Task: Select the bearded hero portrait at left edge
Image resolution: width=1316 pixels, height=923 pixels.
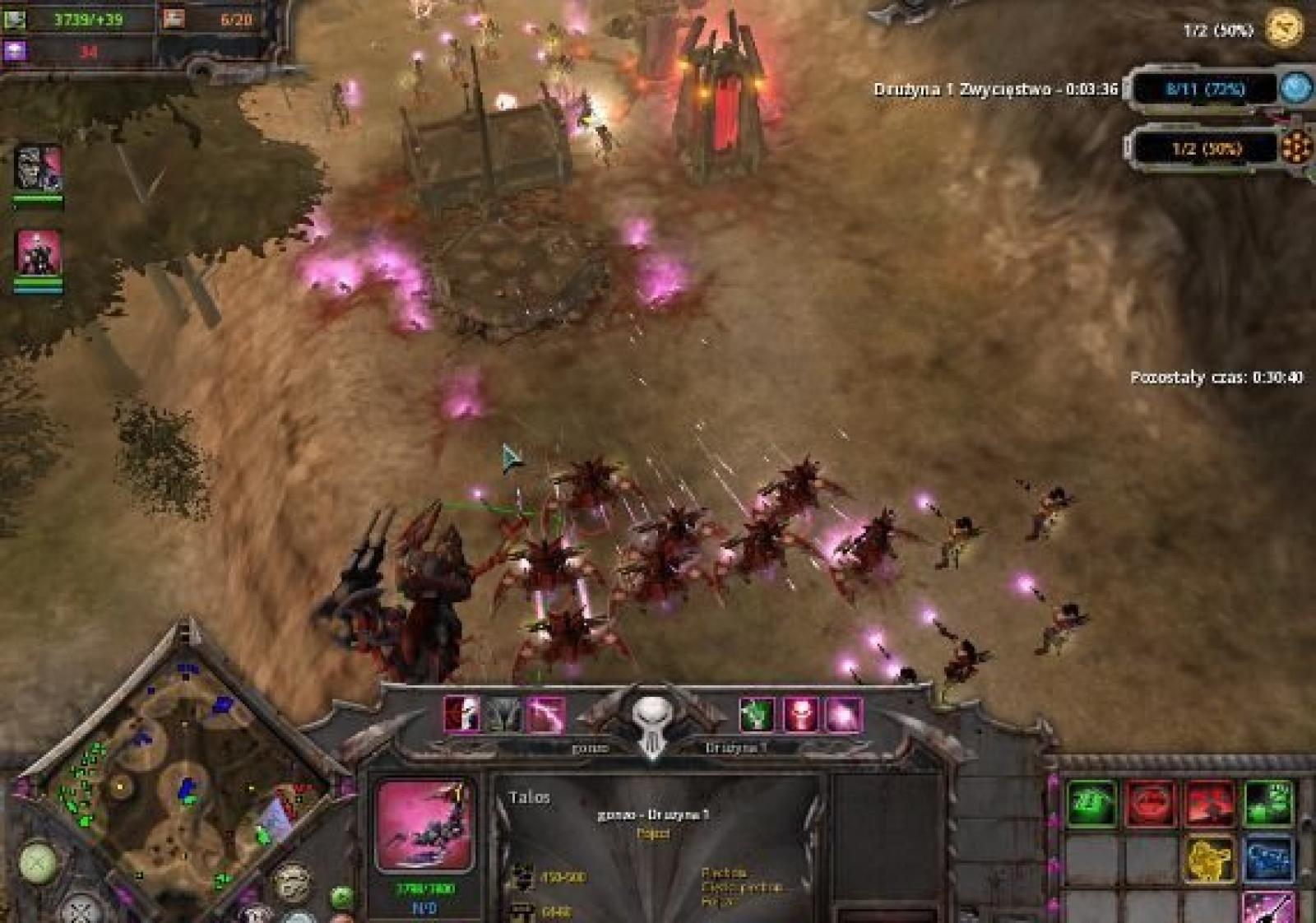Action: click(38, 169)
